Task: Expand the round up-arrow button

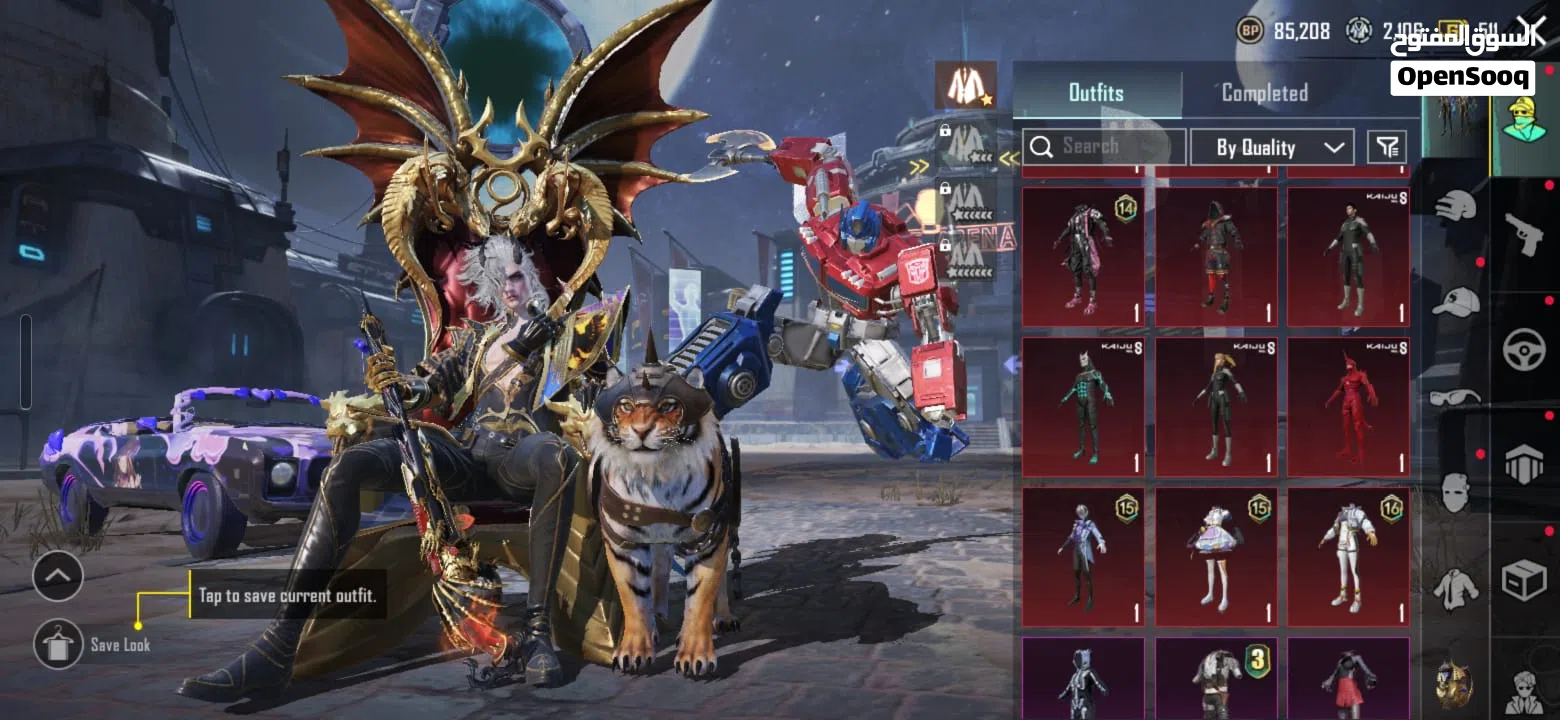Action: pyautogui.click(x=58, y=576)
